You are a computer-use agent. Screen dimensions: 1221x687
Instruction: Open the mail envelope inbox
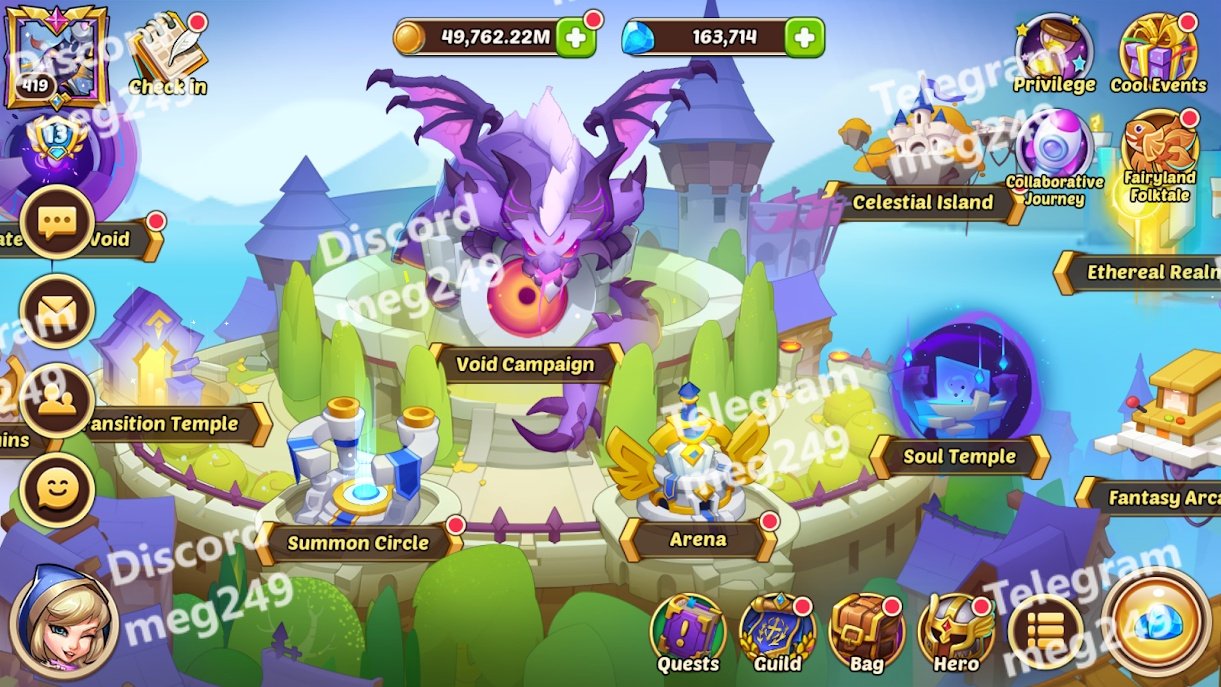pos(57,310)
